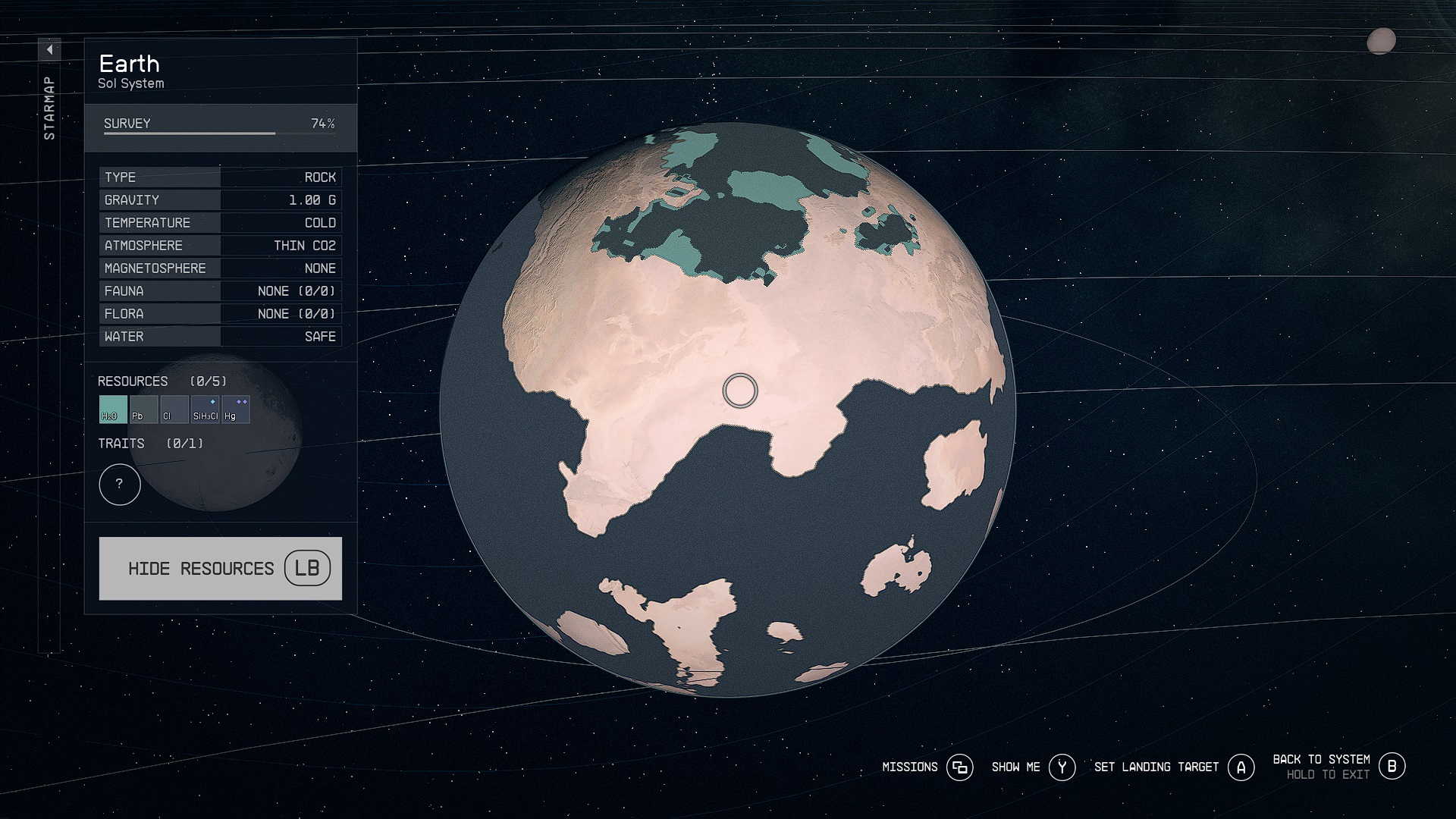The height and width of the screenshot is (819, 1456).
Task: Click the Hide Resources button
Action: click(220, 569)
